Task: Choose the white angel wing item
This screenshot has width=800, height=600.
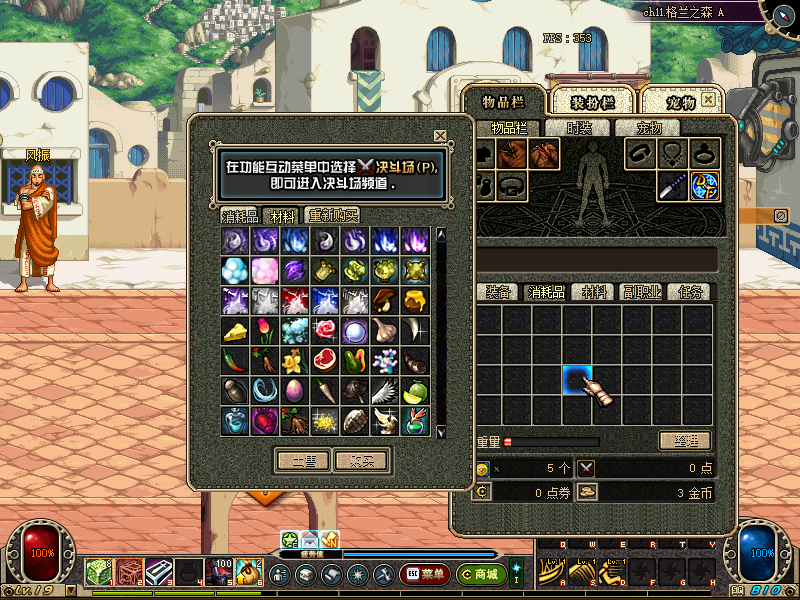Action: [385, 390]
